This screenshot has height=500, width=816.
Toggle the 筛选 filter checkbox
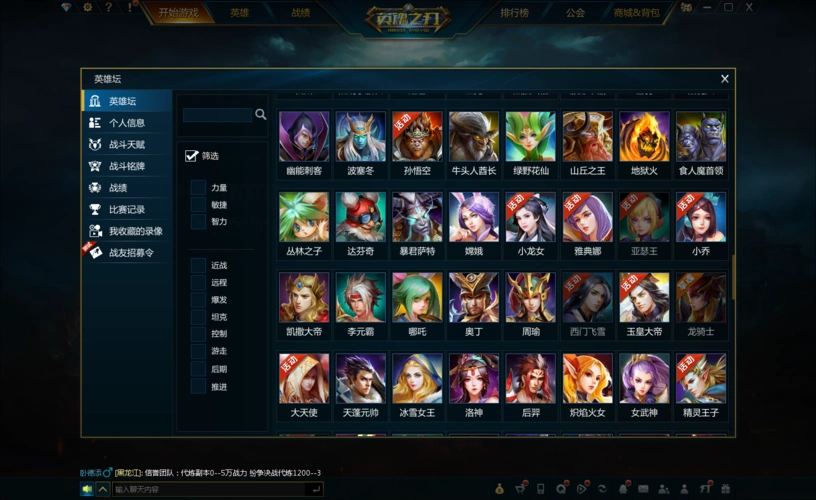192,156
